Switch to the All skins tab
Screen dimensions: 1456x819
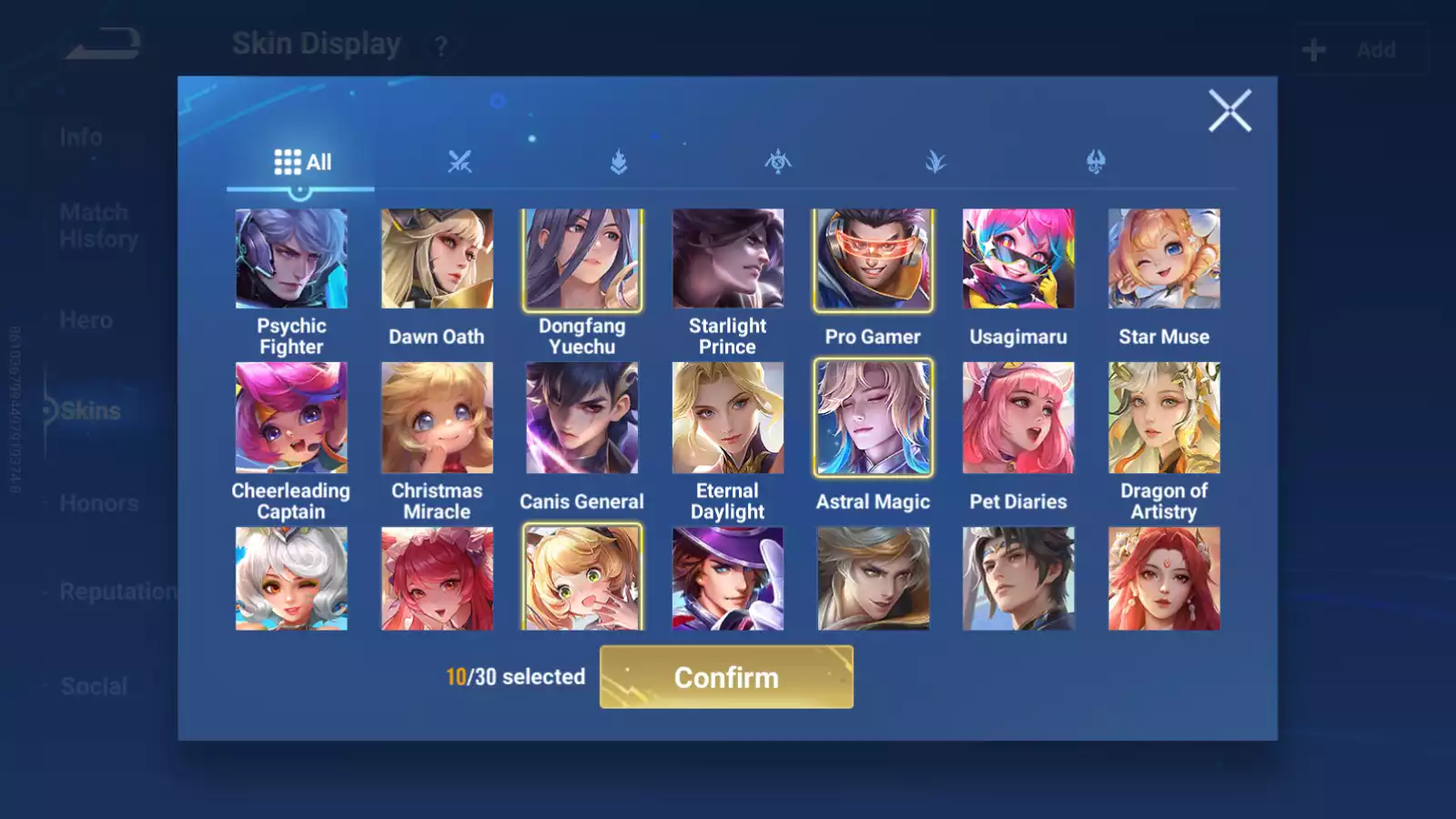[x=302, y=162]
